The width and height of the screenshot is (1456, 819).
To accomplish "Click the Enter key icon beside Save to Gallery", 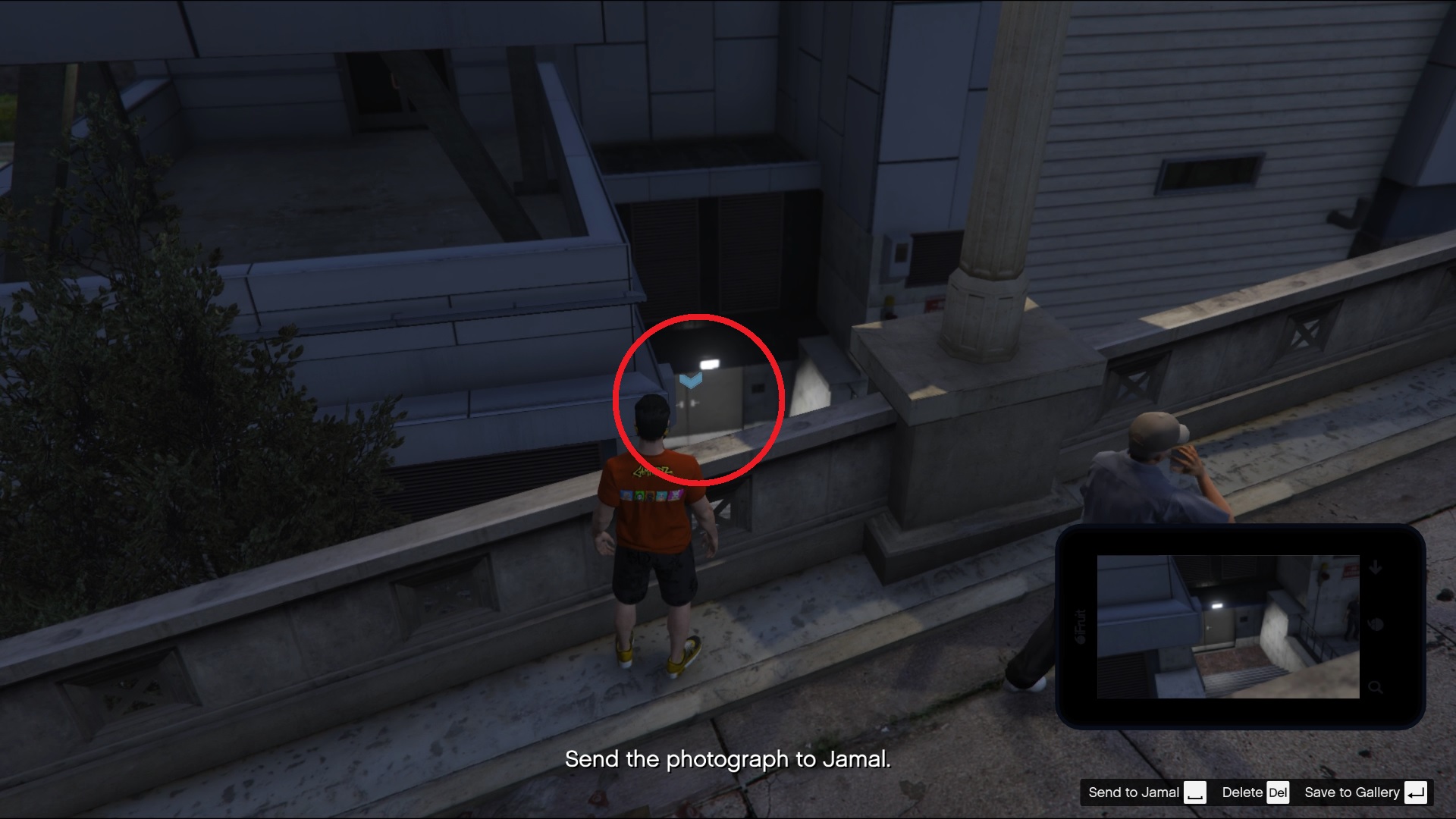I will click(1415, 792).
